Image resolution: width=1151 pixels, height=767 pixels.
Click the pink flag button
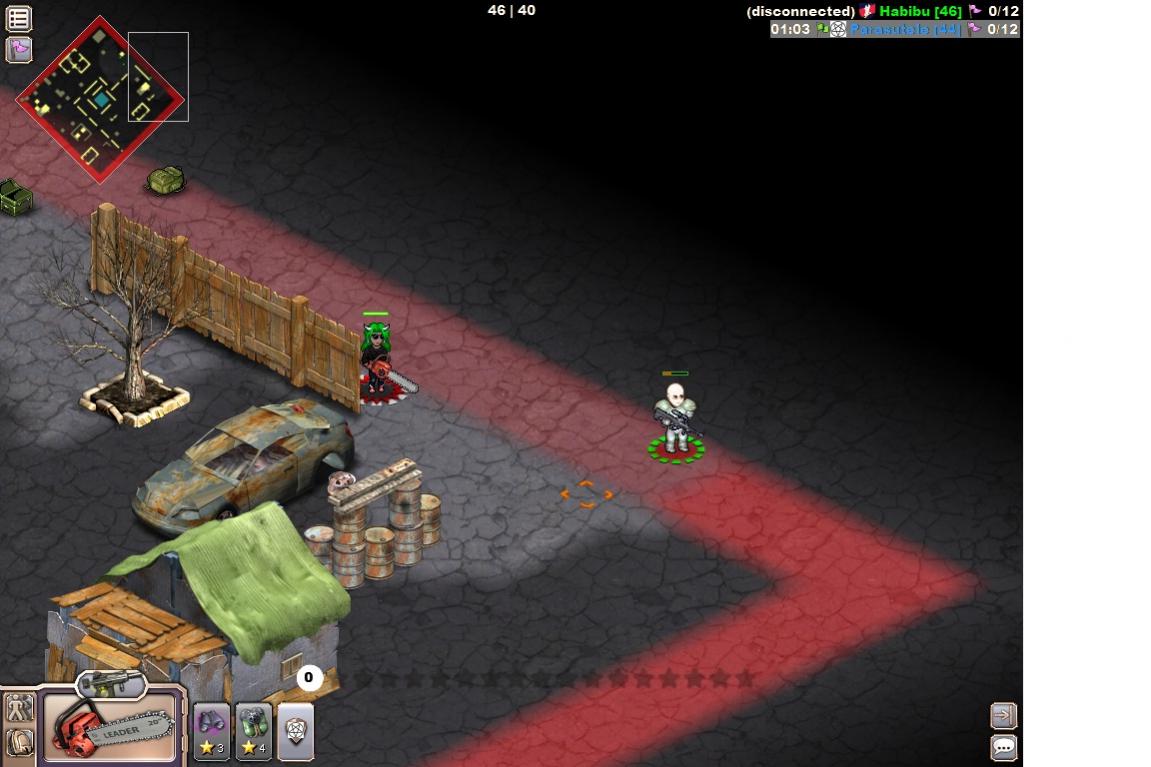pos(19,49)
